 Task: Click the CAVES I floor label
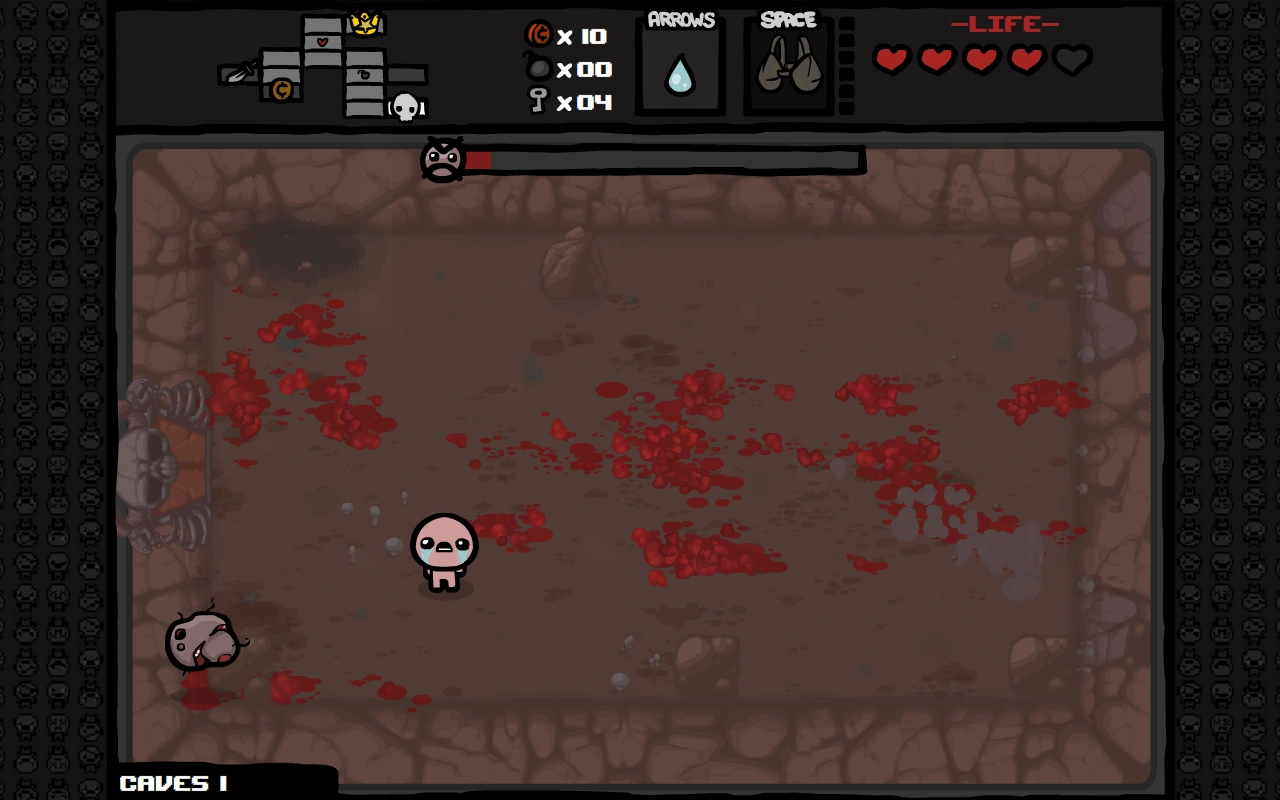(174, 783)
